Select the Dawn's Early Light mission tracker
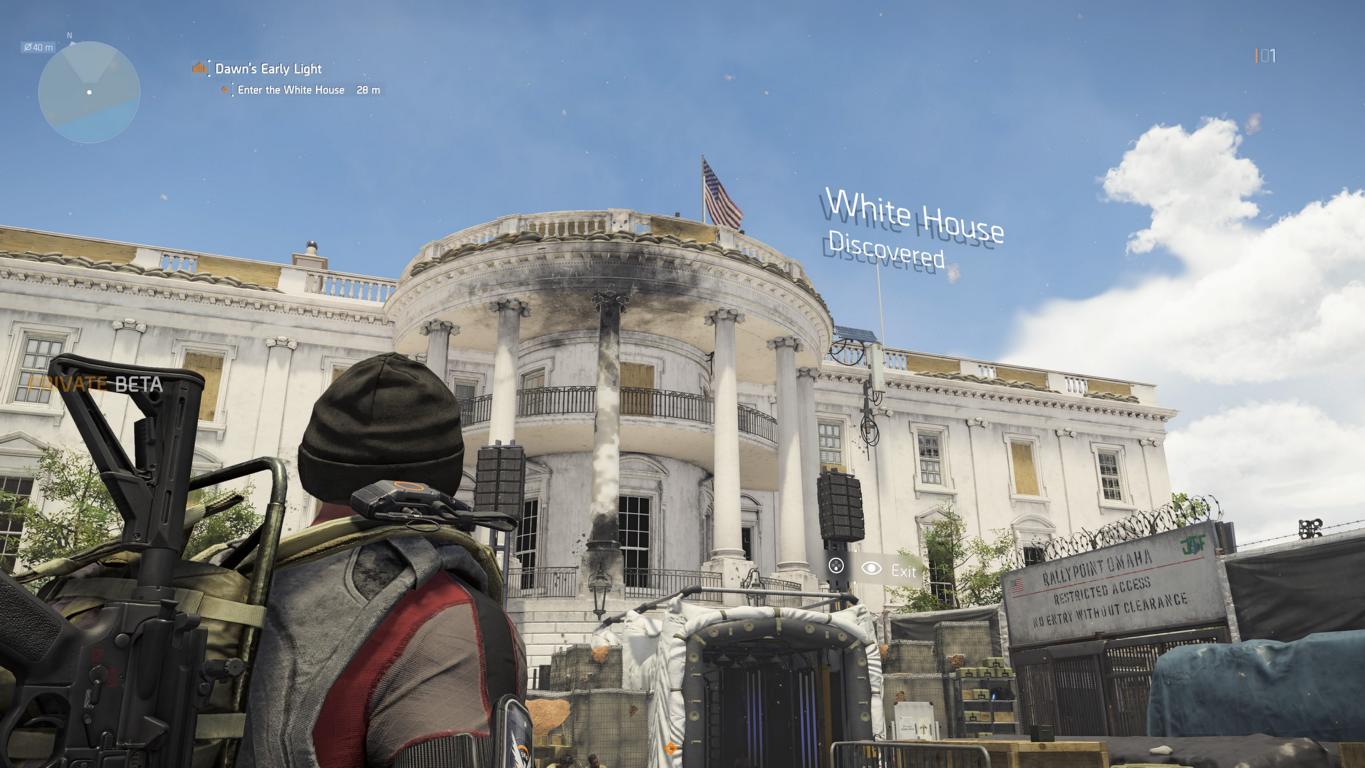 point(267,69)
